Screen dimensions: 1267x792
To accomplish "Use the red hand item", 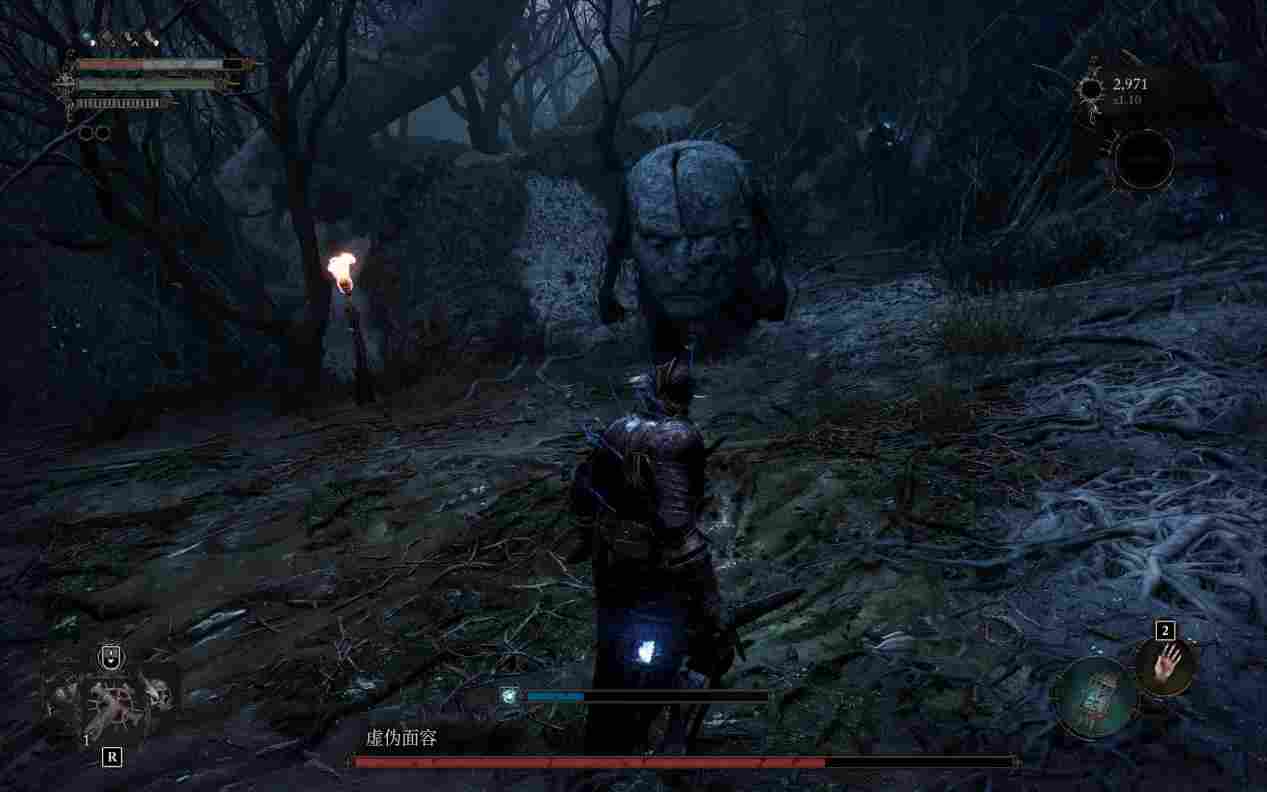I will pyautogui.click(x=1166, y=665).
